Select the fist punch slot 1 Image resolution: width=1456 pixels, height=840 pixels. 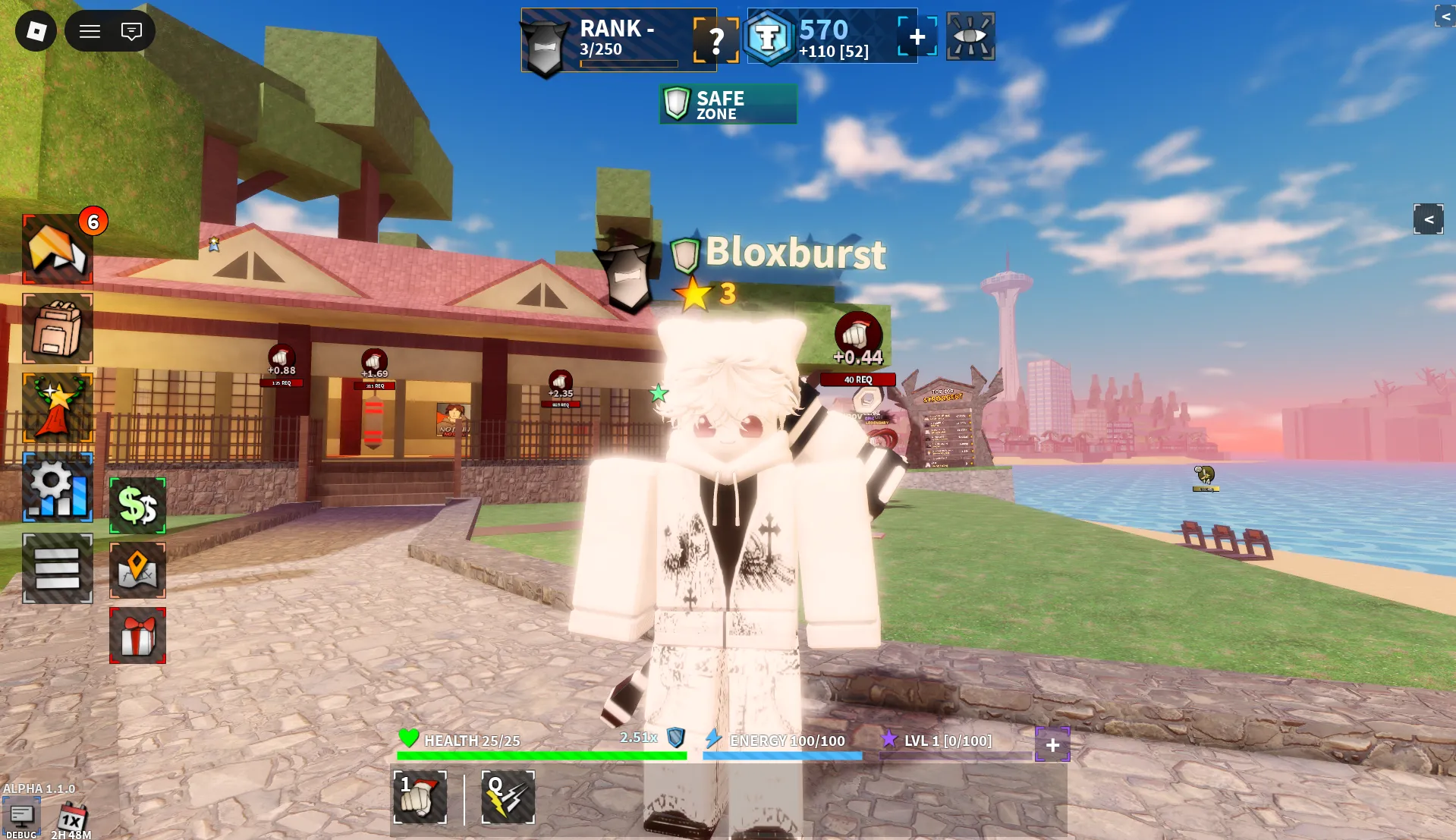pyautogui.click(x=420, y=797)
